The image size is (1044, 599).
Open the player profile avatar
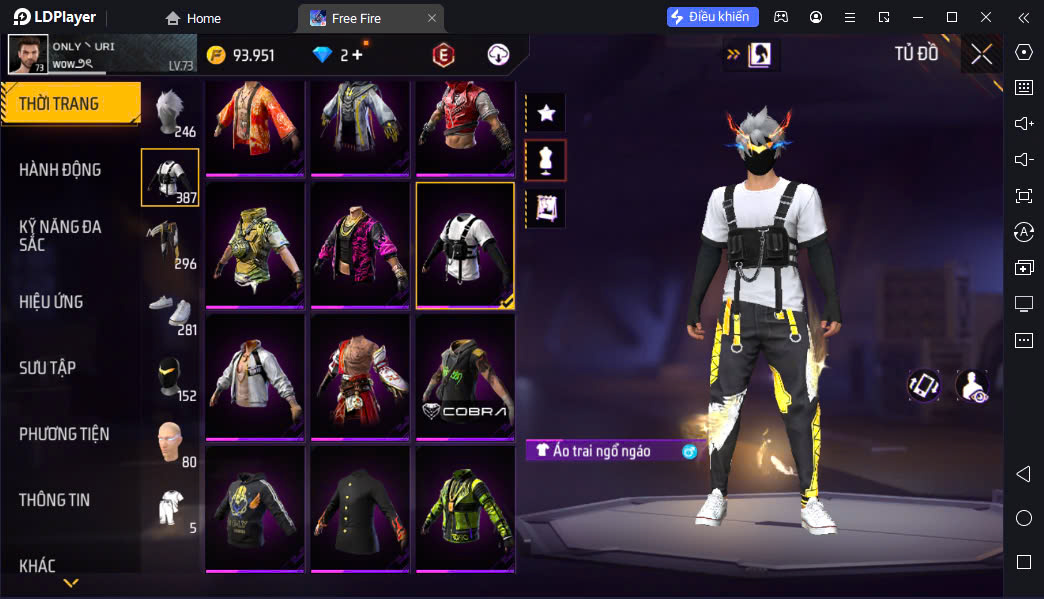tap(27, 54)
